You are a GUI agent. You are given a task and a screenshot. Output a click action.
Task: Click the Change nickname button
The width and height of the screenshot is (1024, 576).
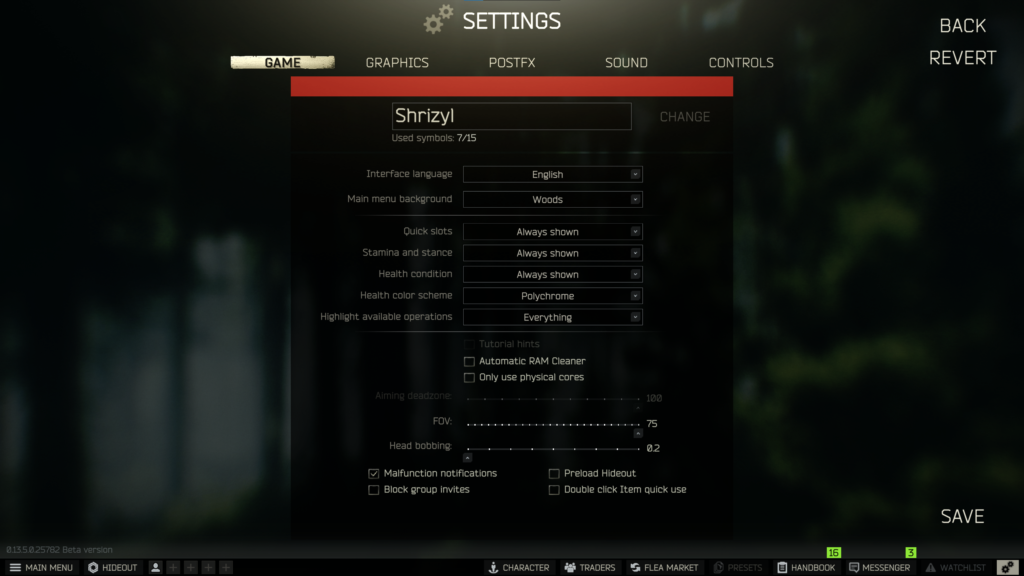pyautogui.click(x=685, y=117)
